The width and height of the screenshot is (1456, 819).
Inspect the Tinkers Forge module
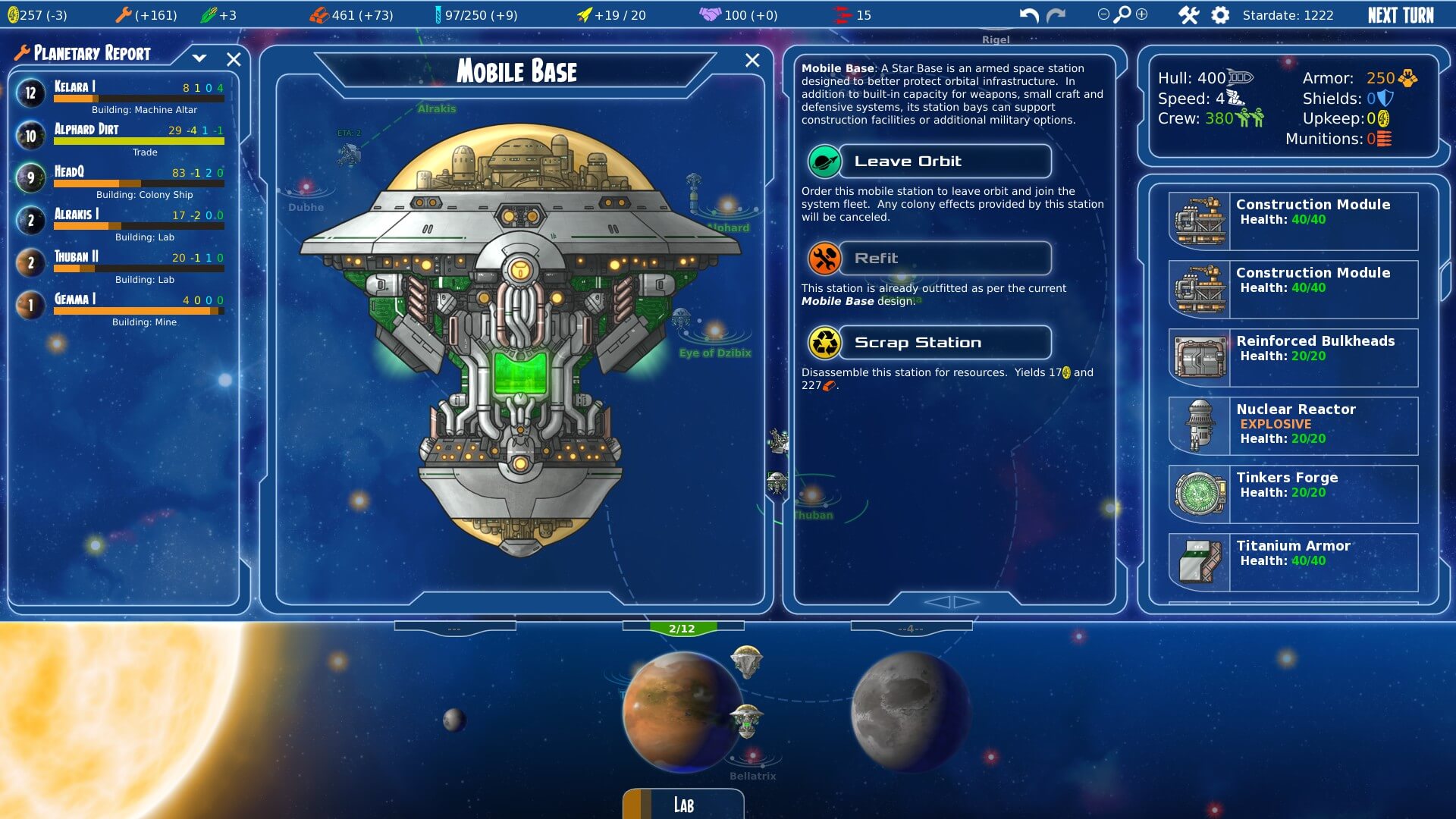pos(1294,494)
